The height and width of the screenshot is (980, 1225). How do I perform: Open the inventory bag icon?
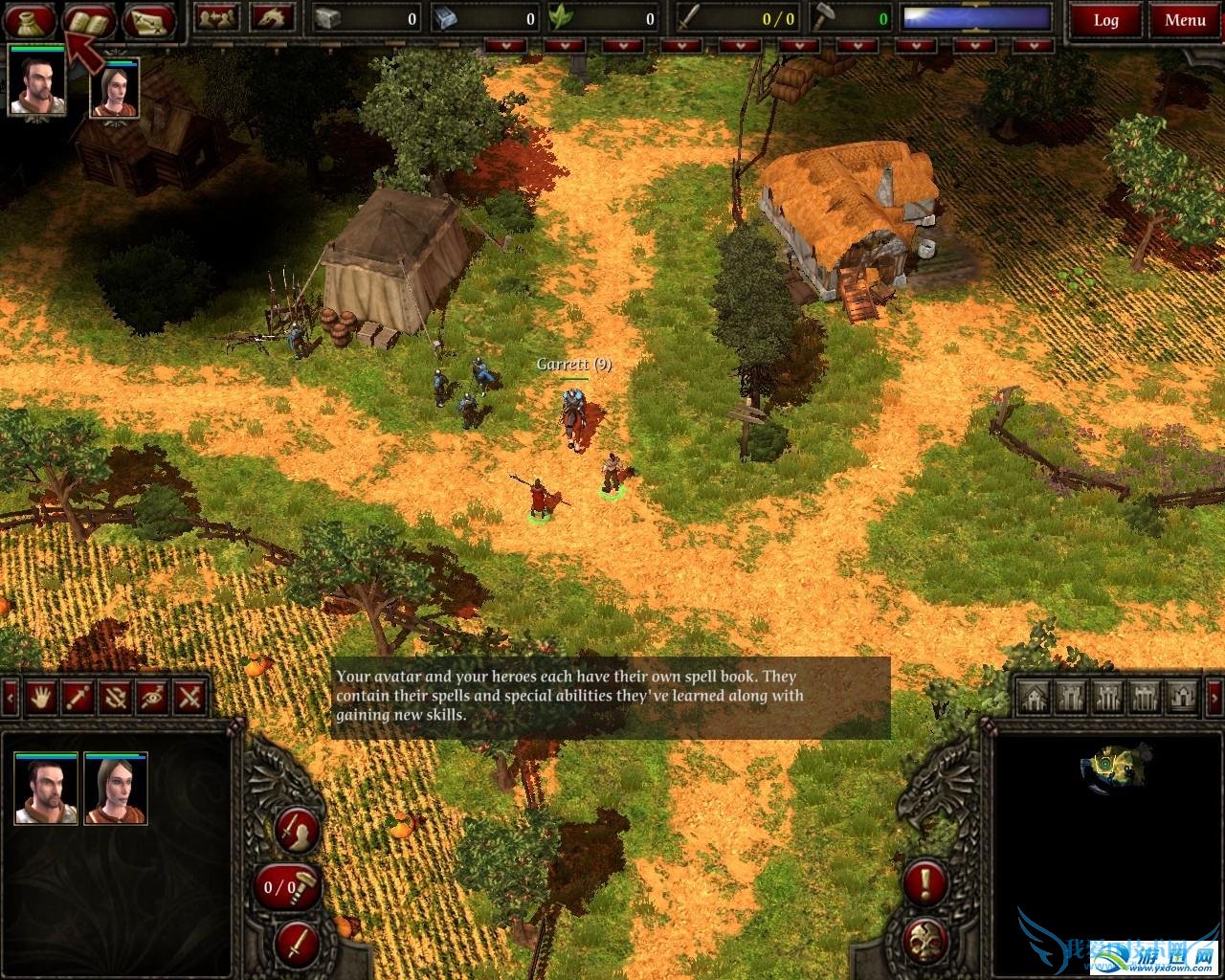coord(30,19)
